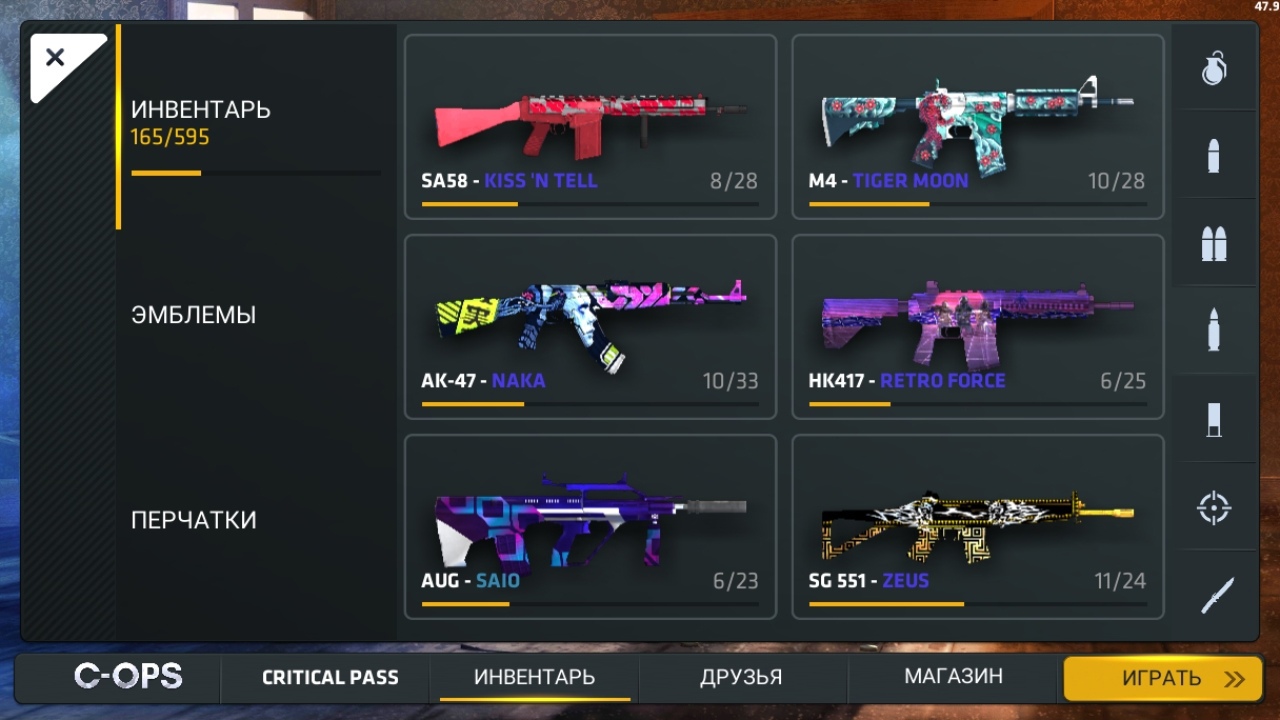Screen dimensions: 1280x720
Task: Pick the SG 551 Zeus skin card
Action: coord(977,527)
